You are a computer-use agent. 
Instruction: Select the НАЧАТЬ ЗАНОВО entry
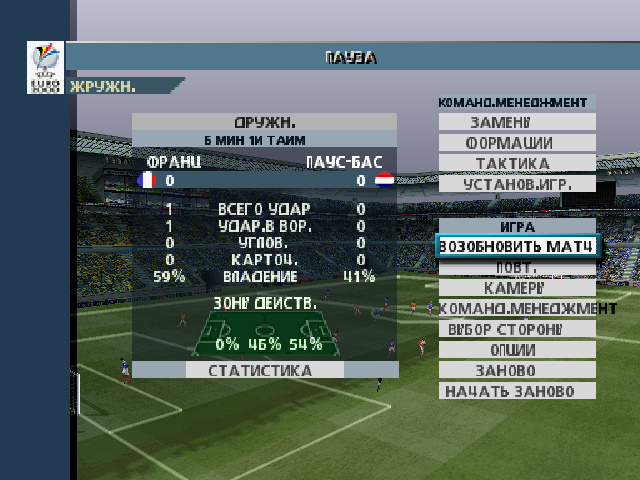pyautogui.click(x=516, y=390)
